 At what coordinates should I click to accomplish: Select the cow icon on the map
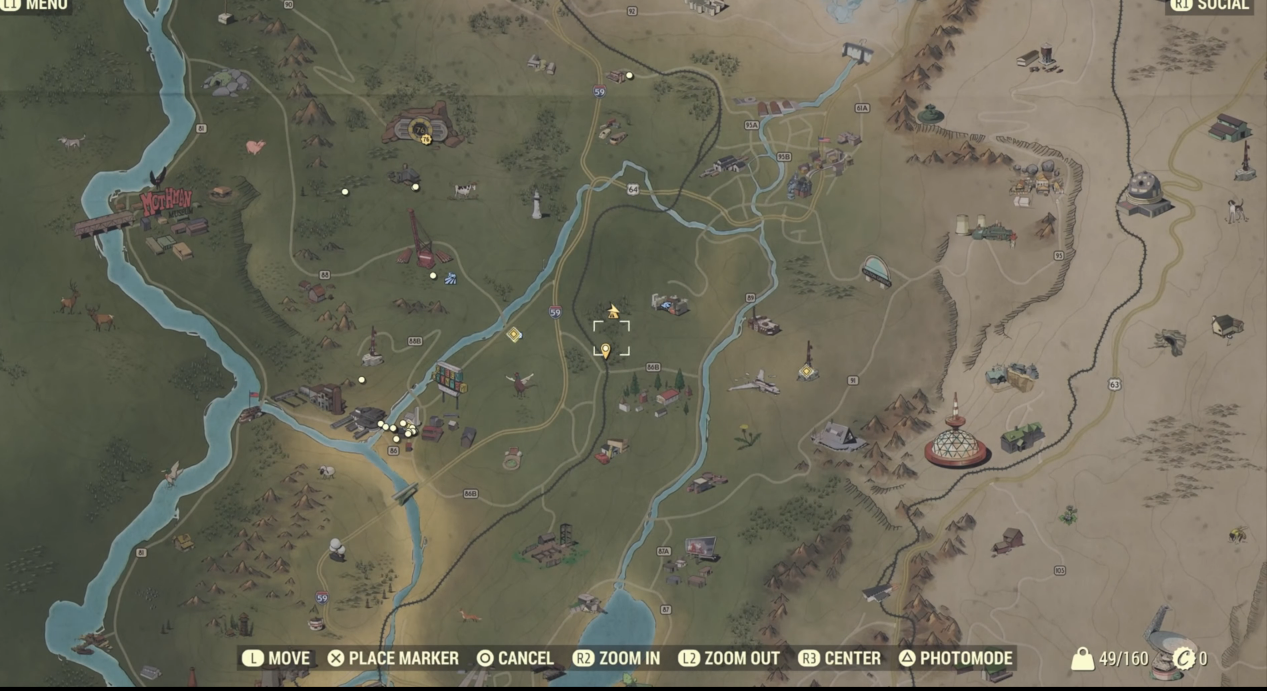pos(465,189)
